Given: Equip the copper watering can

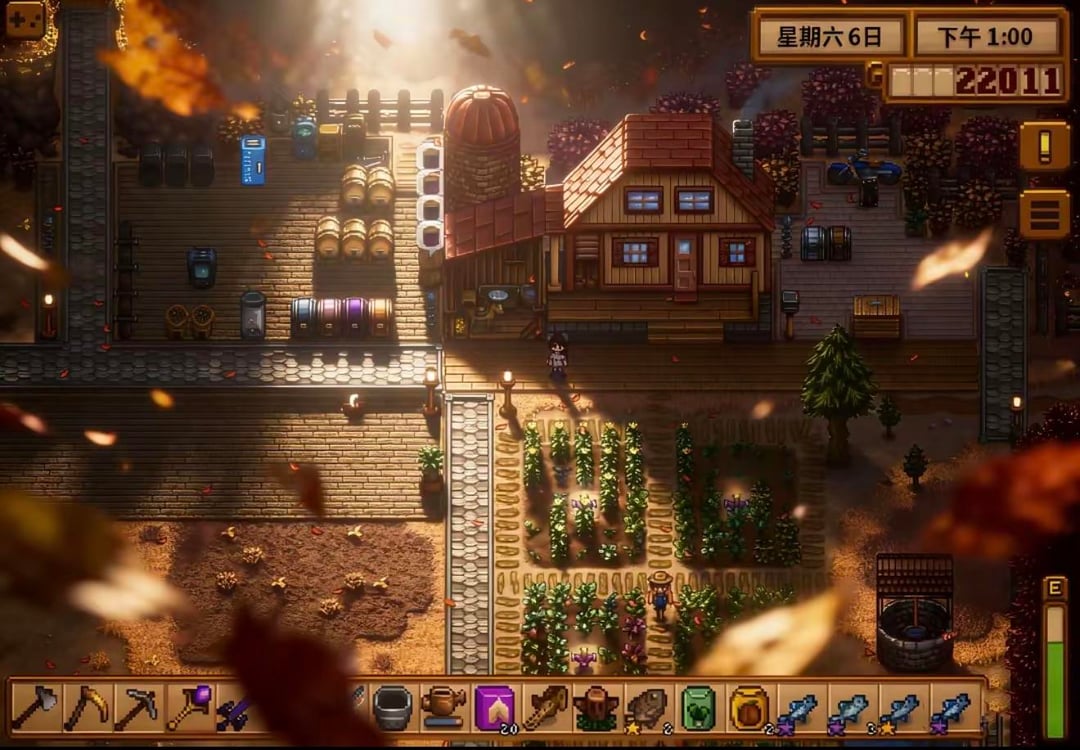Looking at the screenshot, I should [x=443, y=706].
